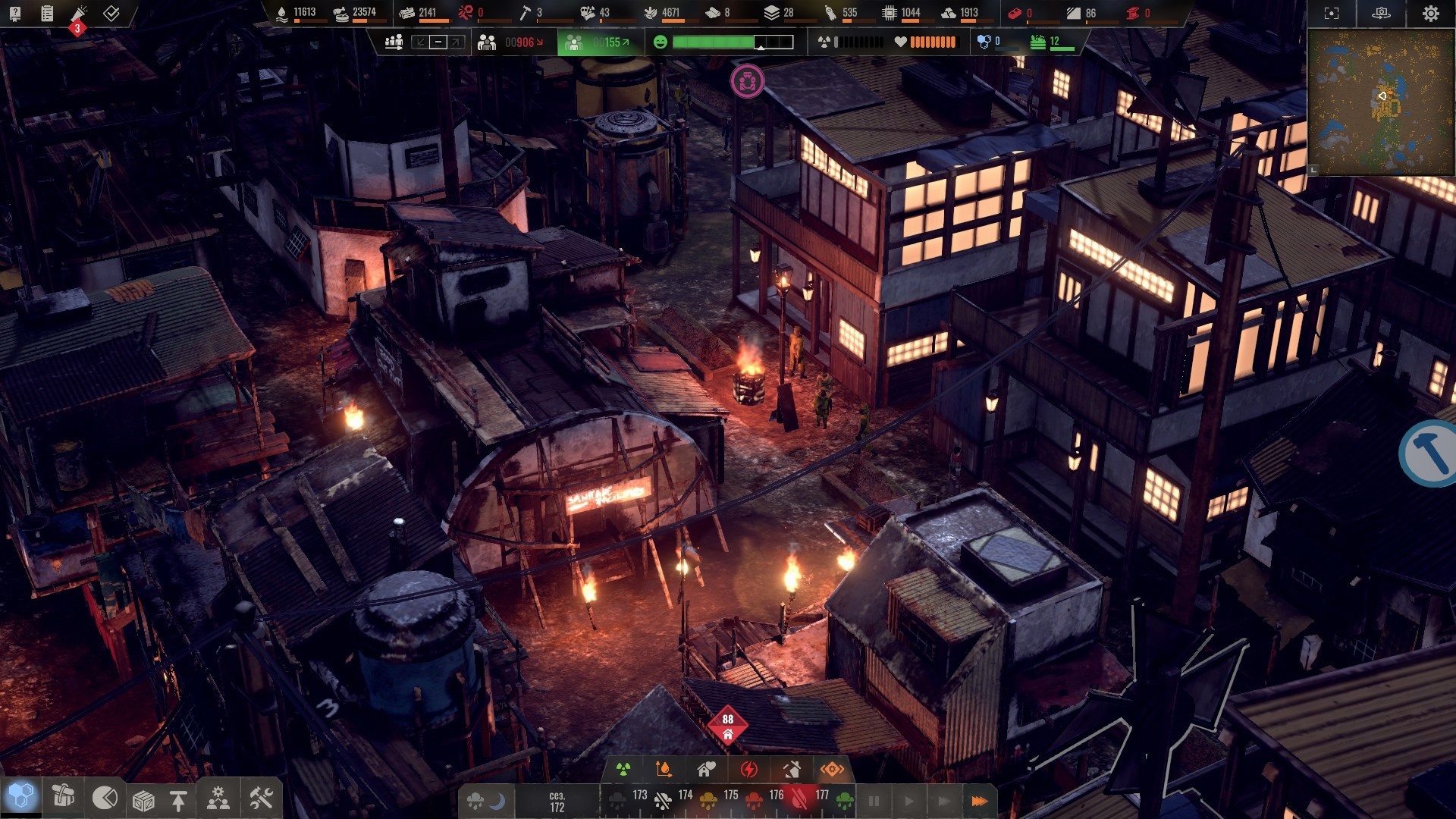This screenshot has width=1456, height=819.
Task: Open the workers management menu
Action: (x=218, y=799)
